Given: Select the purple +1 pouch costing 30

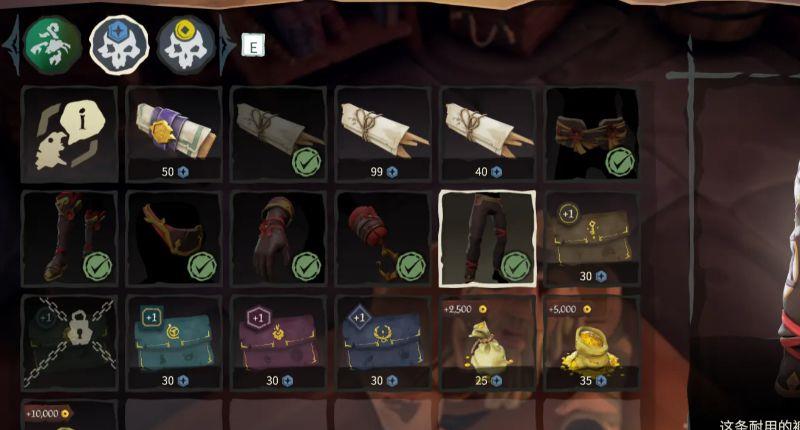Looking at the screenshot, I should 278,342.
